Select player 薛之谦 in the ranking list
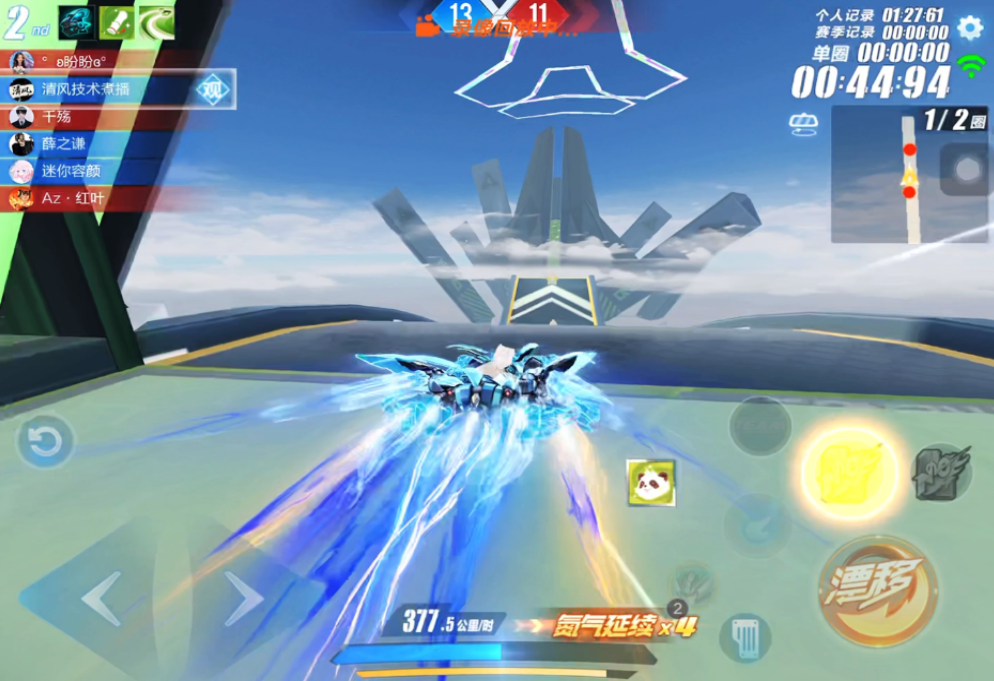Viewport: 994px width, 681px height. point(65,144)
